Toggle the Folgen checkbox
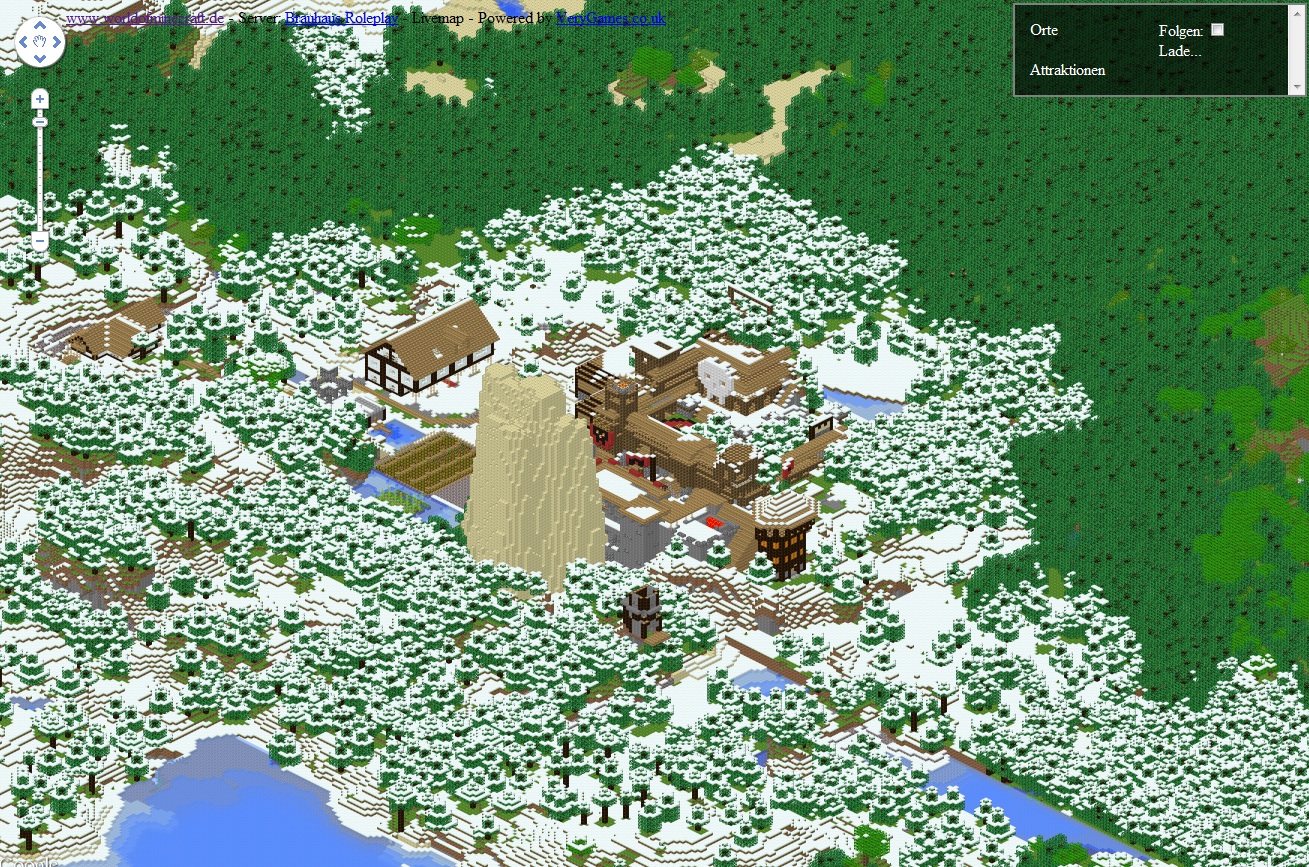The height and width of the screenshot is (867, 1309). tap(1217, 30)
